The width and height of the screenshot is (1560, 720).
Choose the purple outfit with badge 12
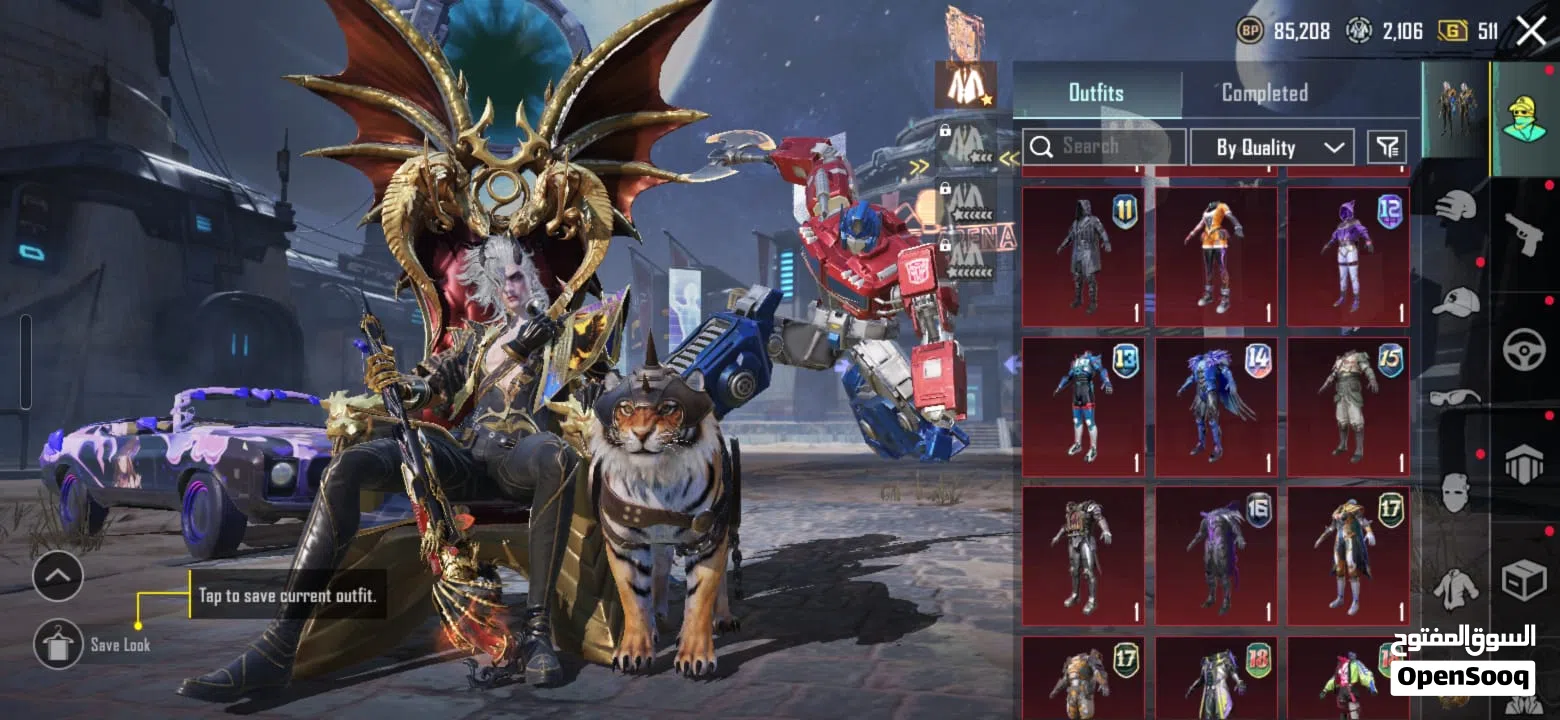pos(1348,257)
